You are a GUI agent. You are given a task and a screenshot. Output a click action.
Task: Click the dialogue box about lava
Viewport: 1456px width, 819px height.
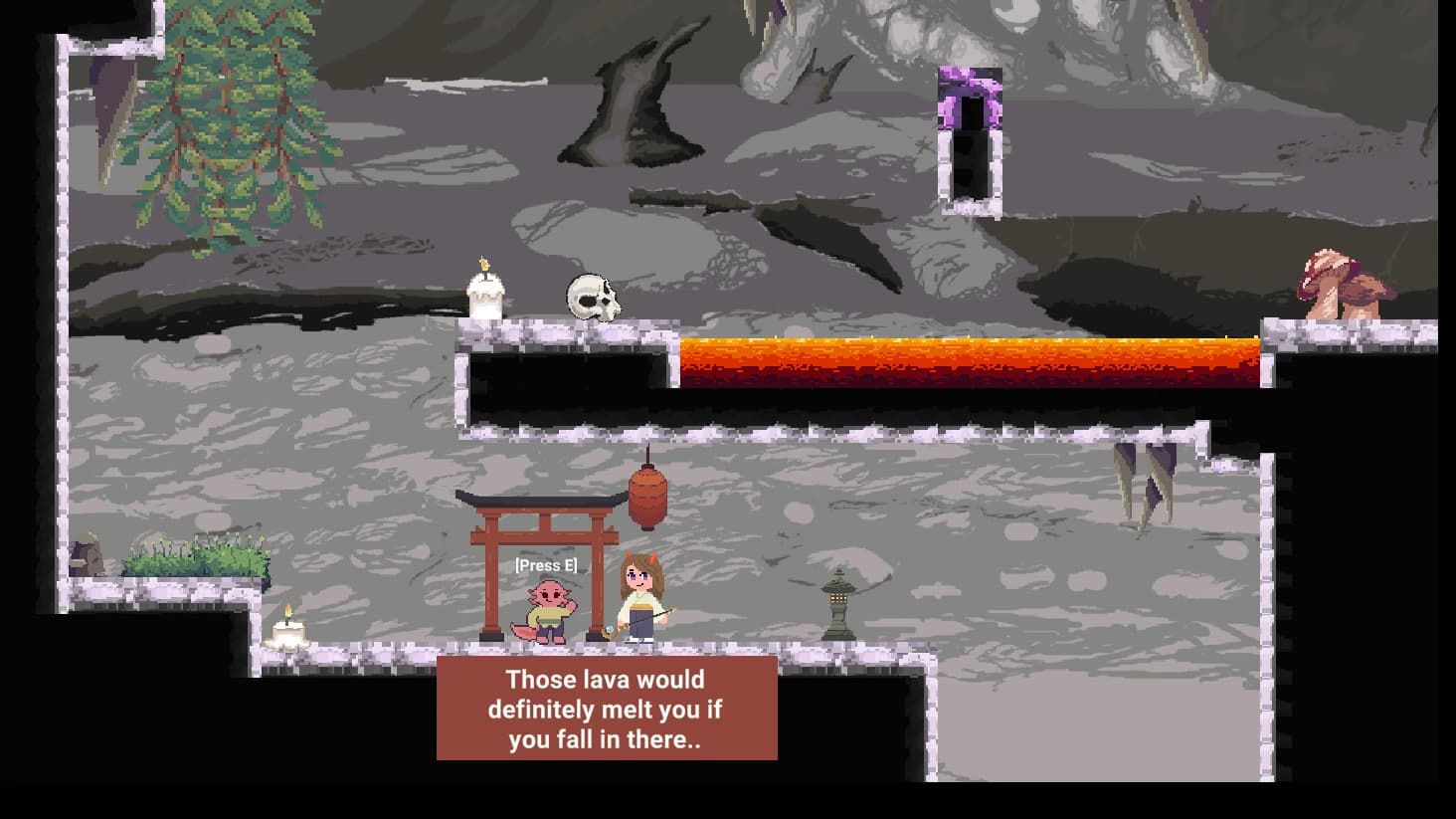[607, 710]
